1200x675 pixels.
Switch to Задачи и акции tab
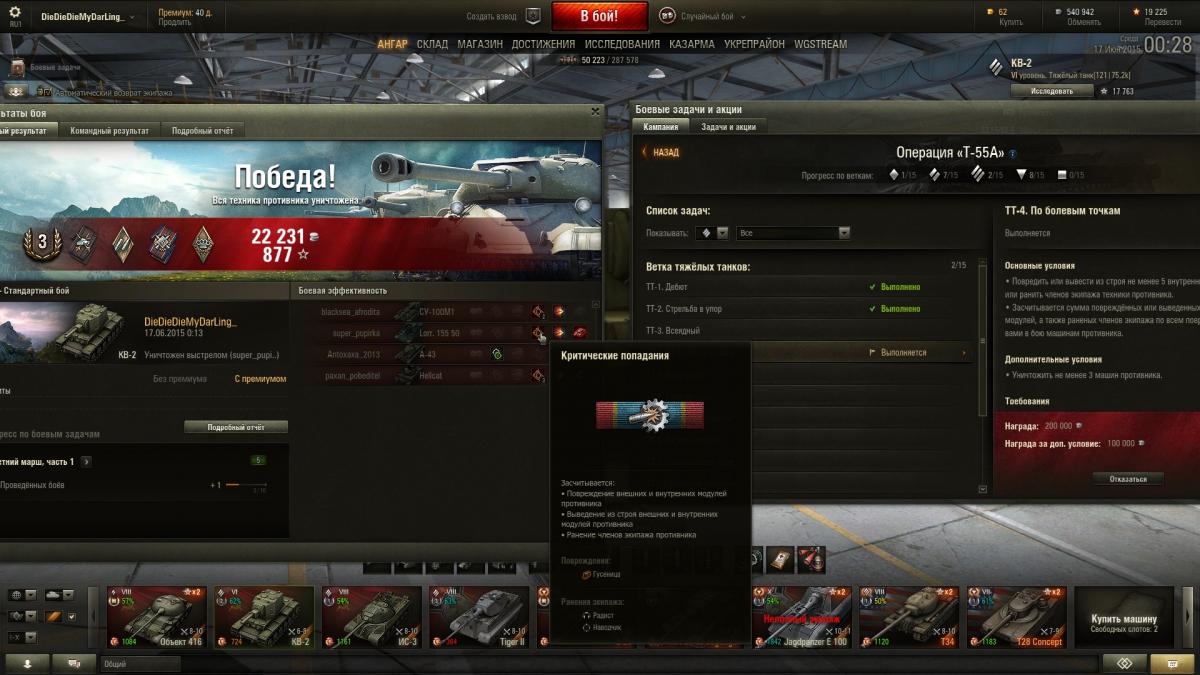click(728, 127)
